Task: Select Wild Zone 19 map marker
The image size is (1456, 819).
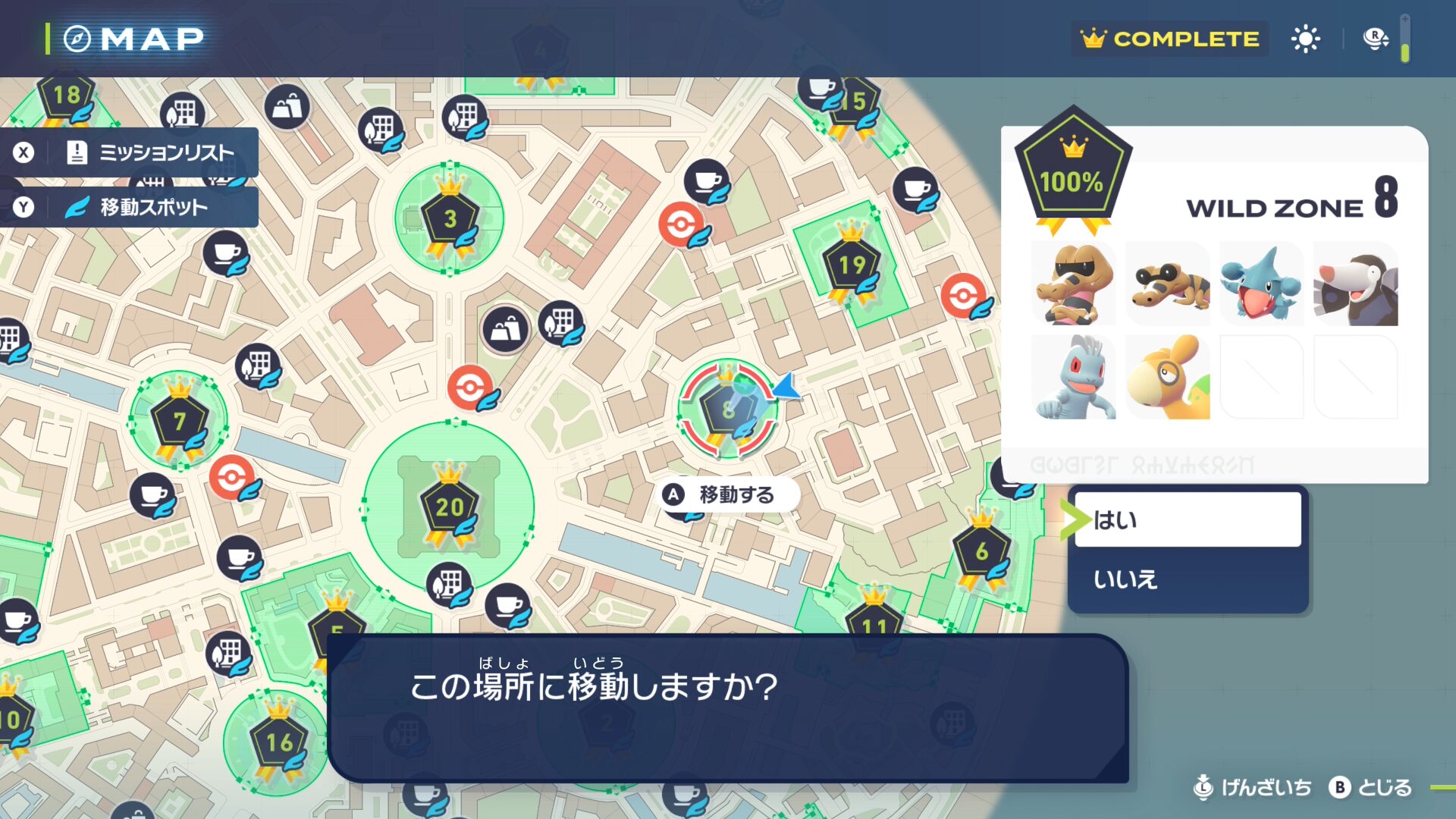Action: (852, 265)
